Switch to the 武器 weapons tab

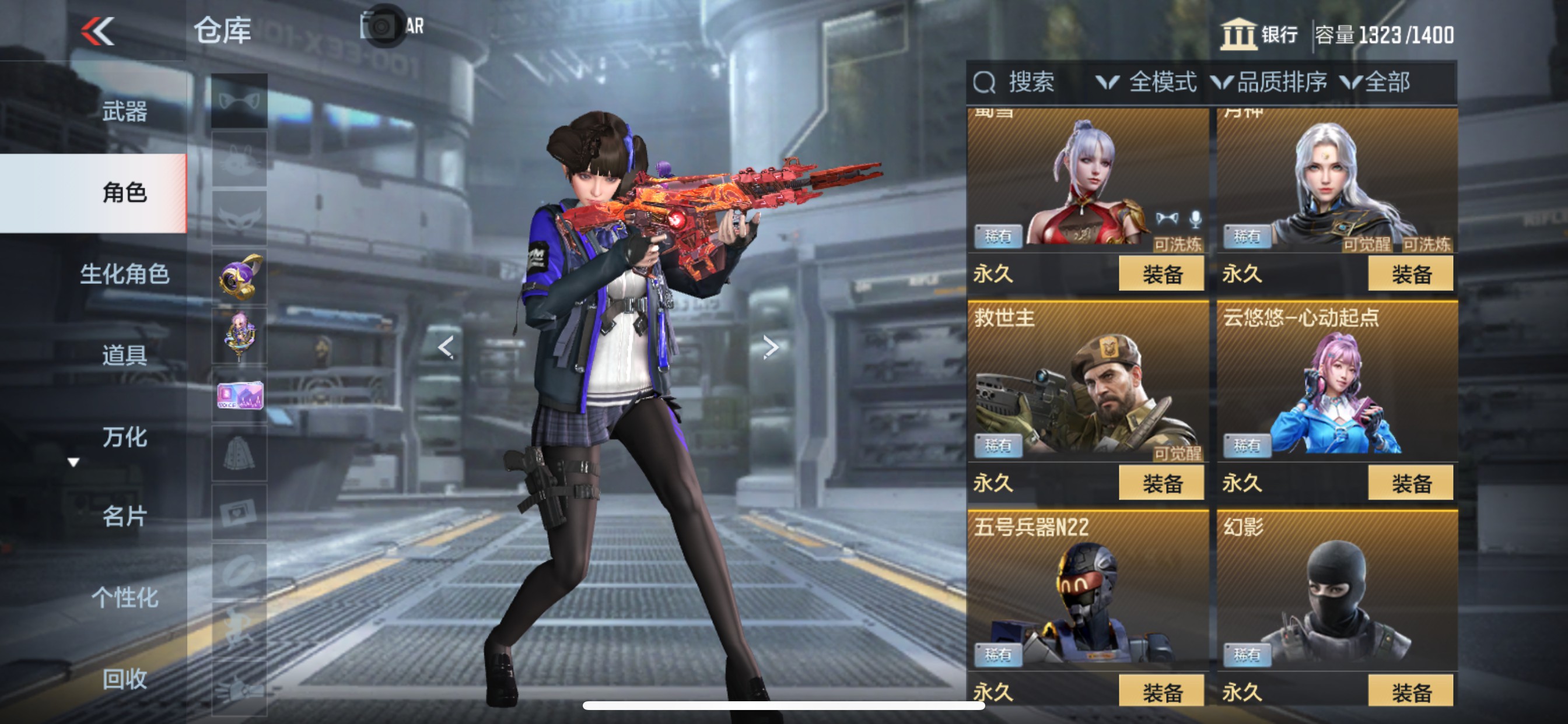[124, 111]
